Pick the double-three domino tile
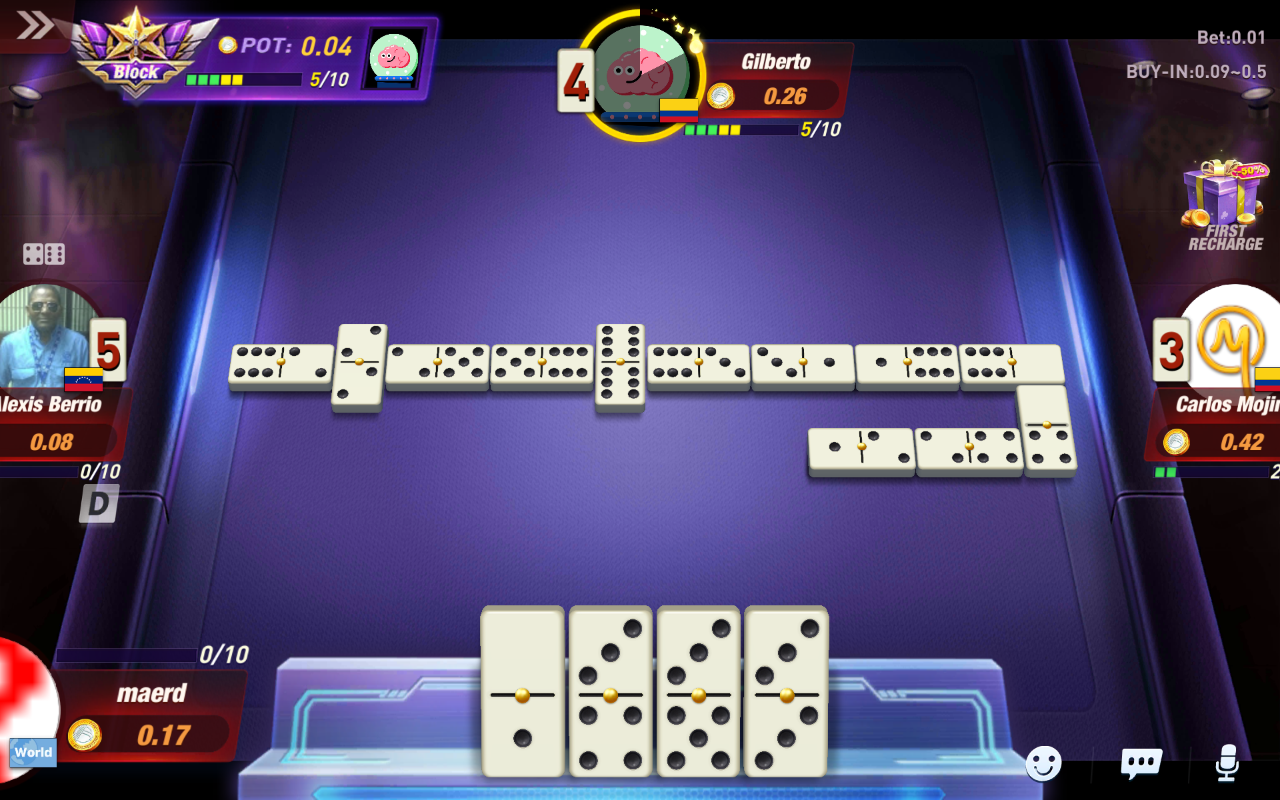This screenshot has height=800, width=1280. click(786, 692)
